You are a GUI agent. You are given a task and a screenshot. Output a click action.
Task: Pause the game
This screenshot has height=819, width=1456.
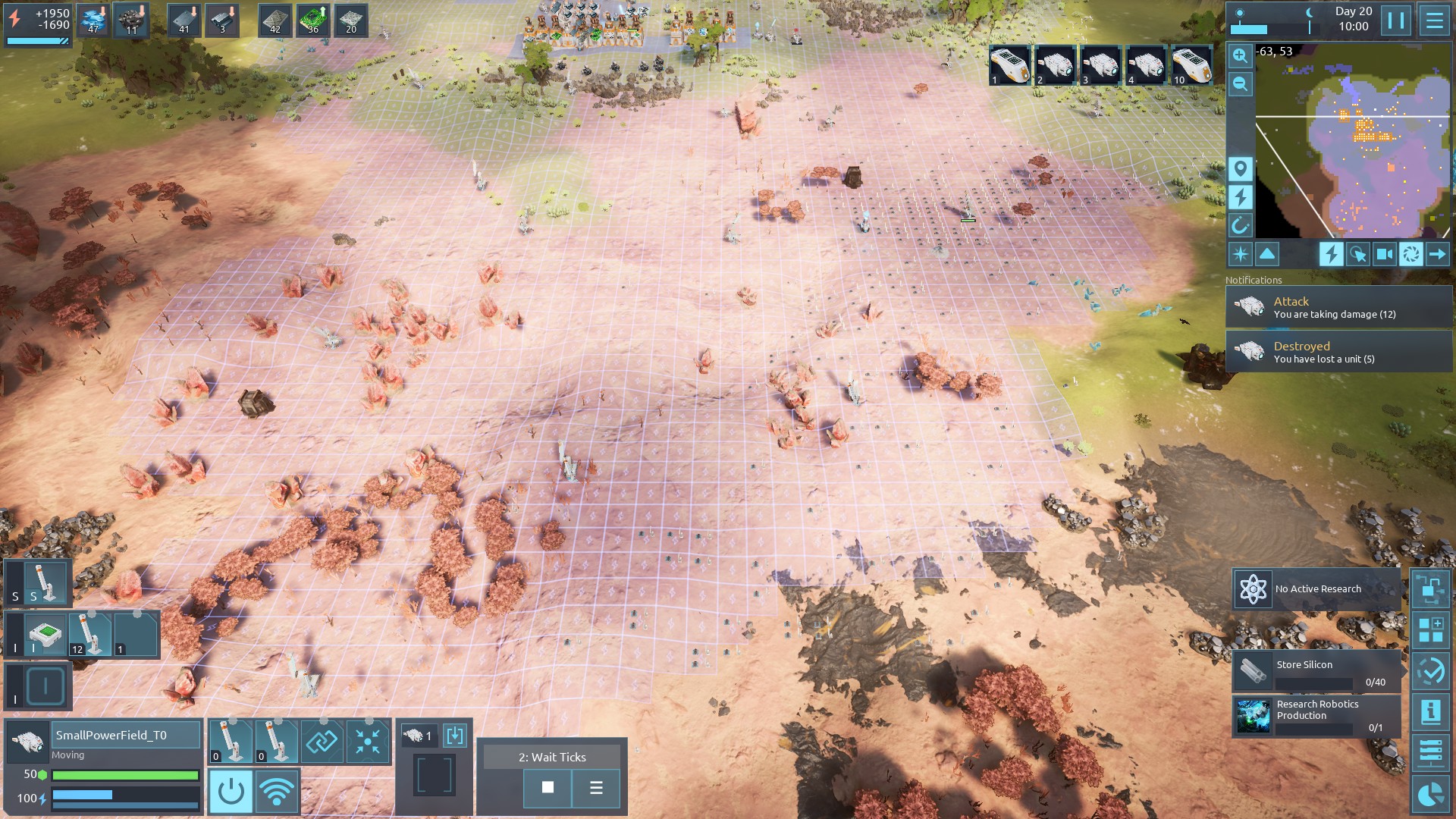[1395, 20]
